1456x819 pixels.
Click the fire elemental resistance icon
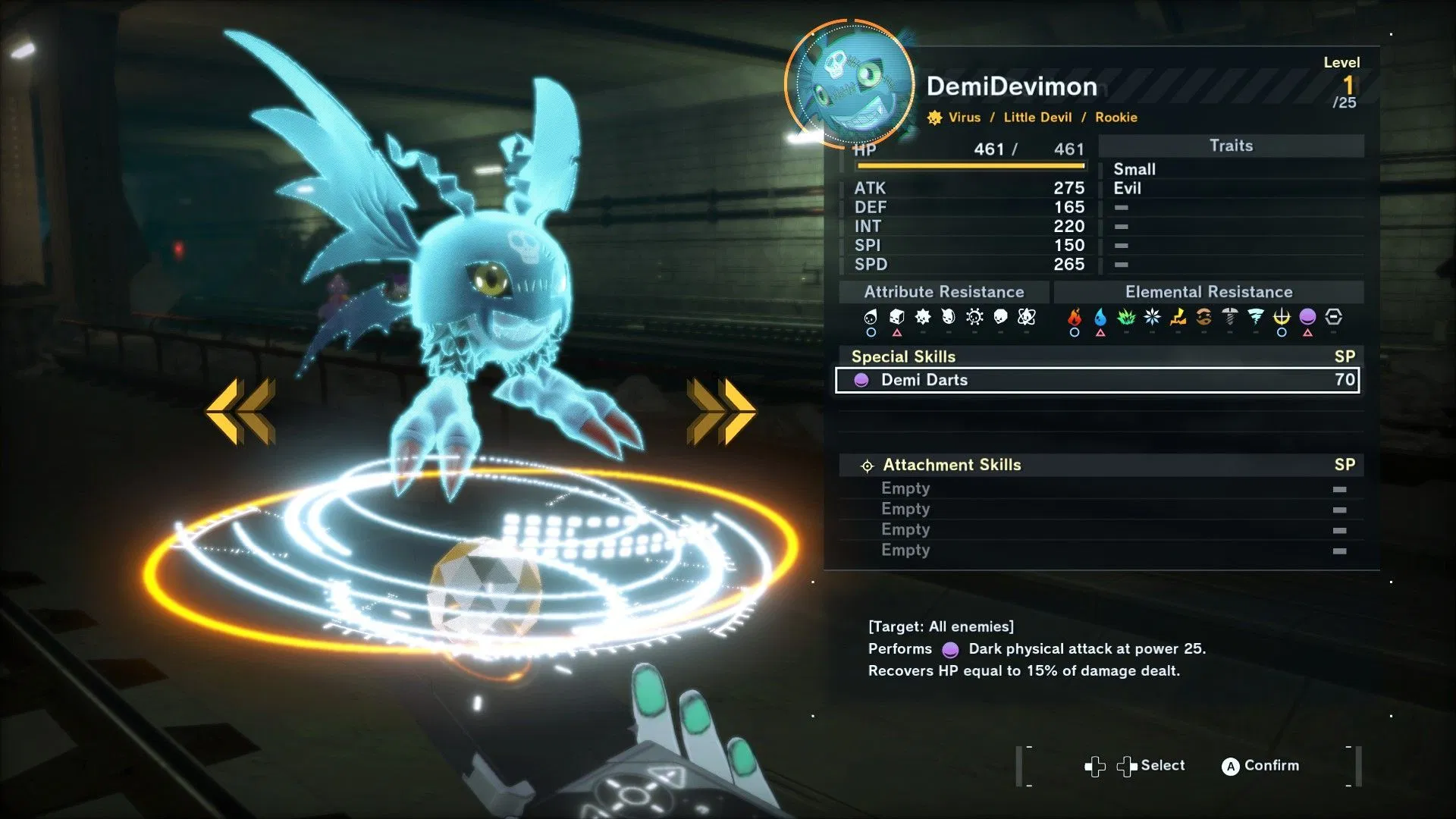[1075, 317]
